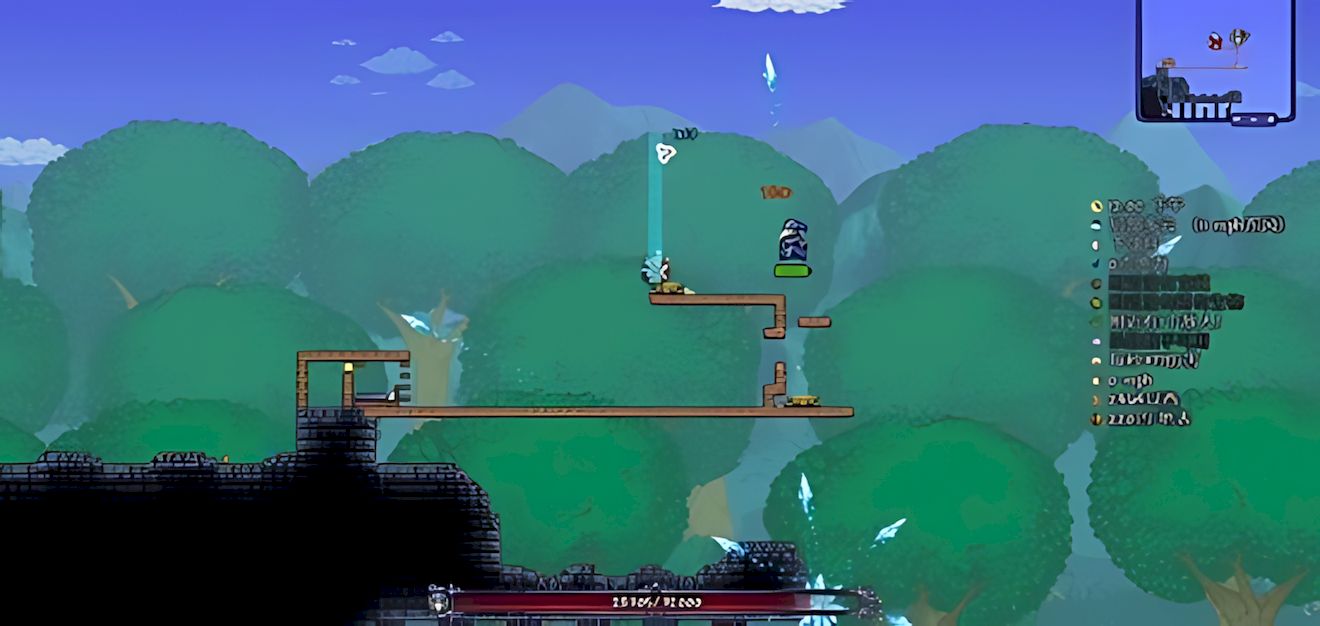Click the minimap in the corner

(x=1215, y=60)
